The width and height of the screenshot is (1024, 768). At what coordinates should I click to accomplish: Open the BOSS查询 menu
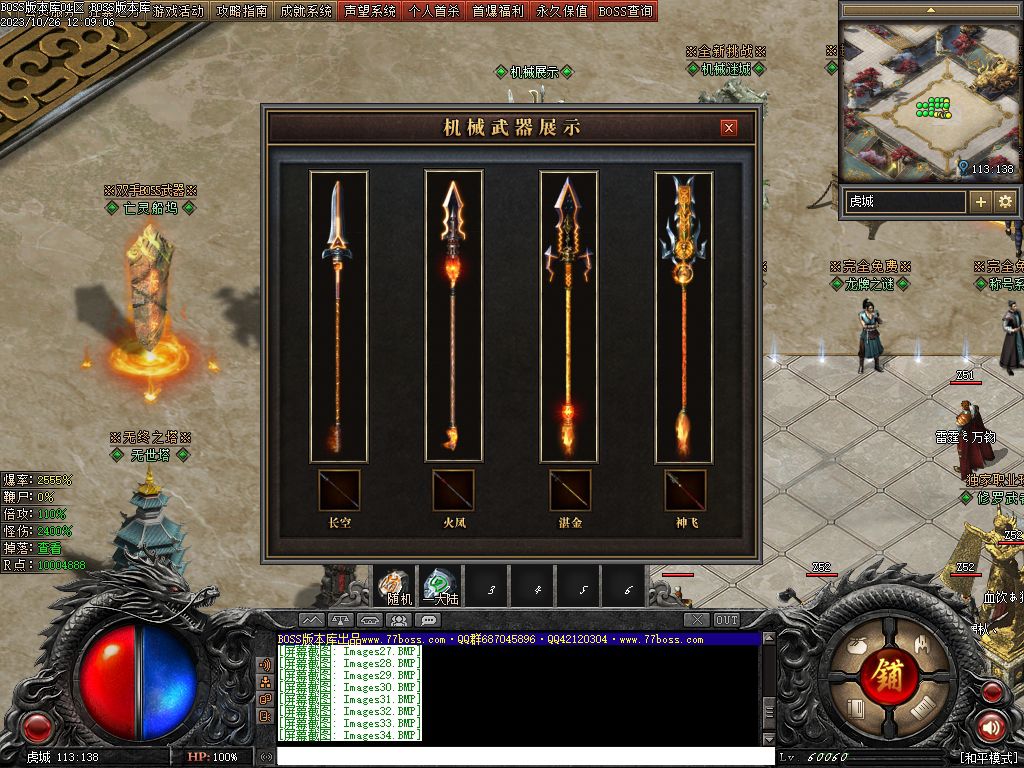point(625,12)
